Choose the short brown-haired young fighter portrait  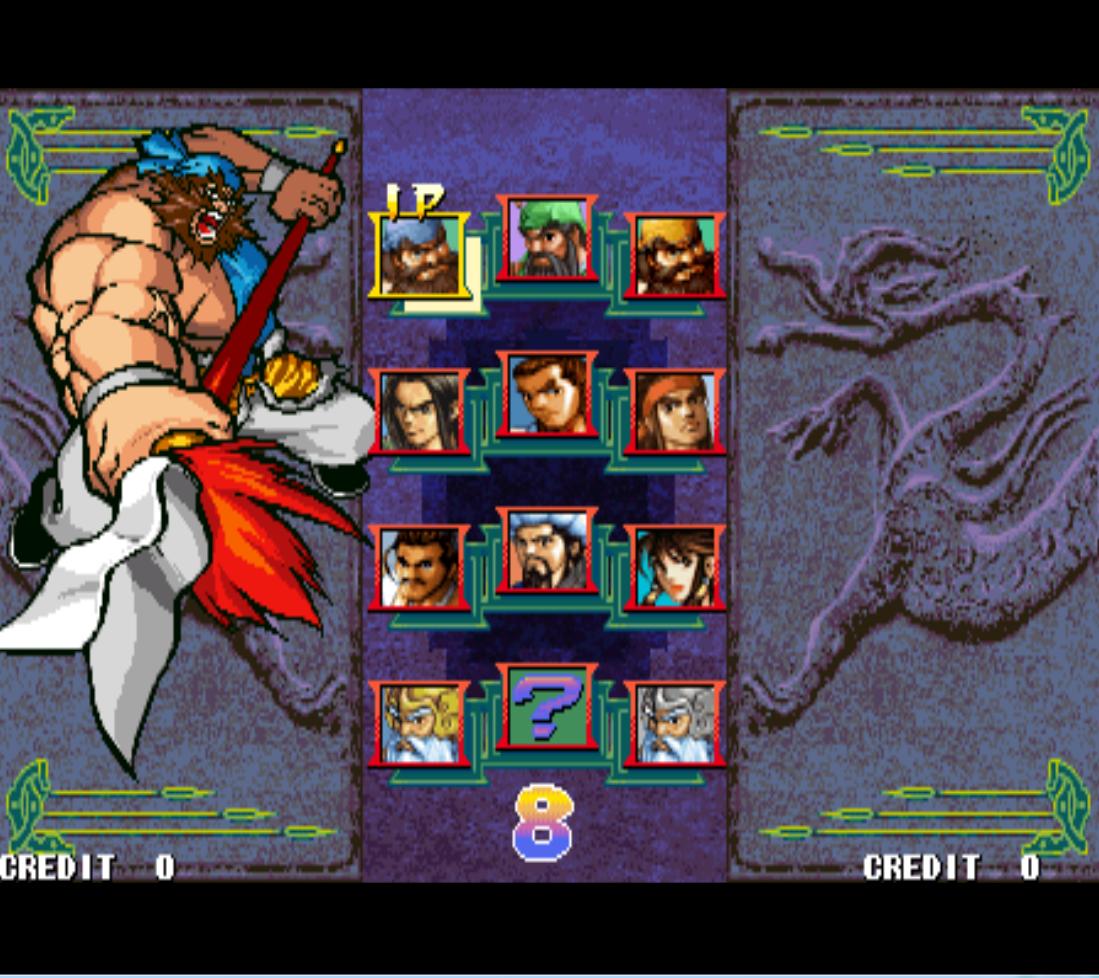547,394
